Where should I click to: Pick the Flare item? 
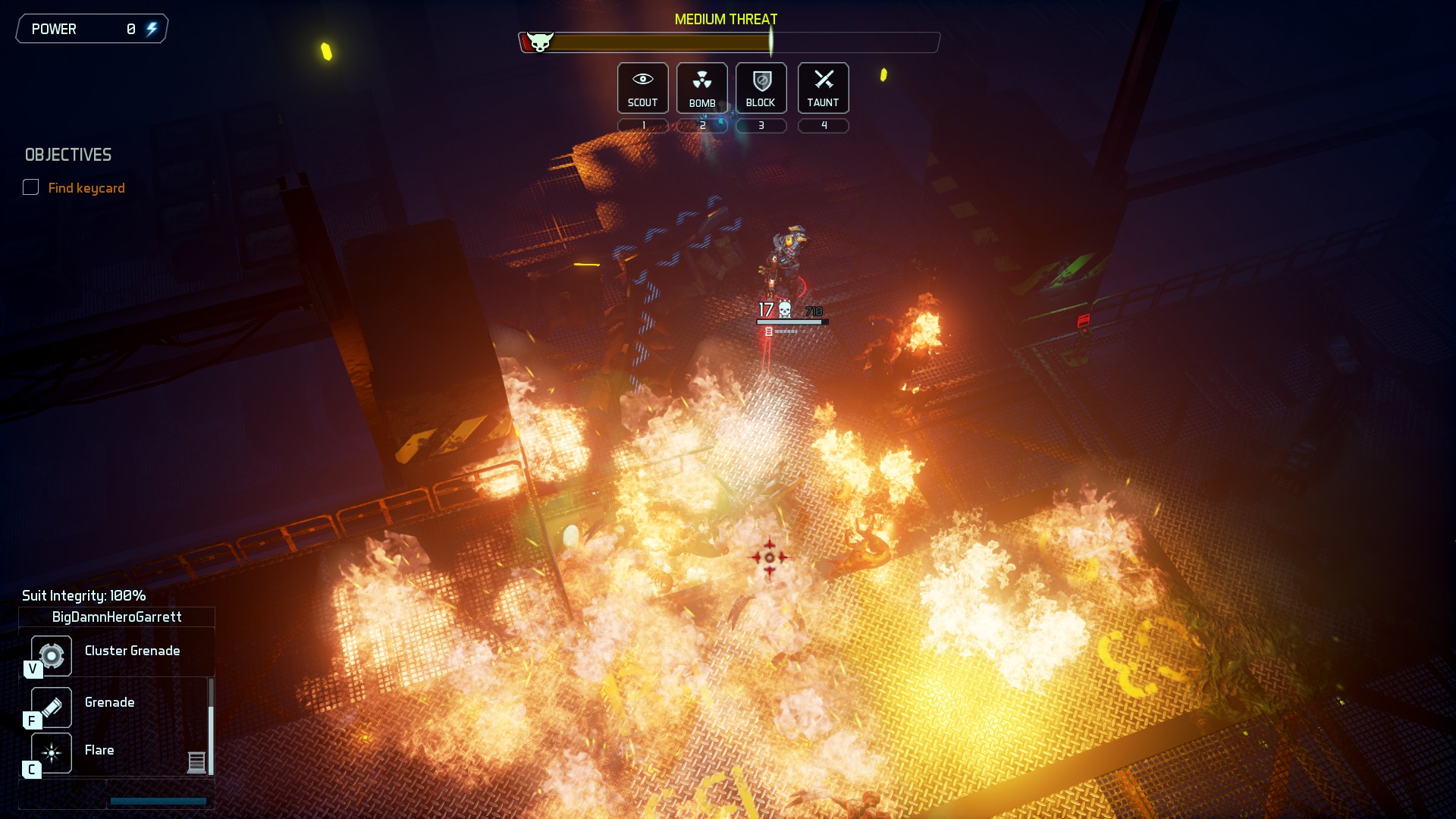[x=52, y=752]
